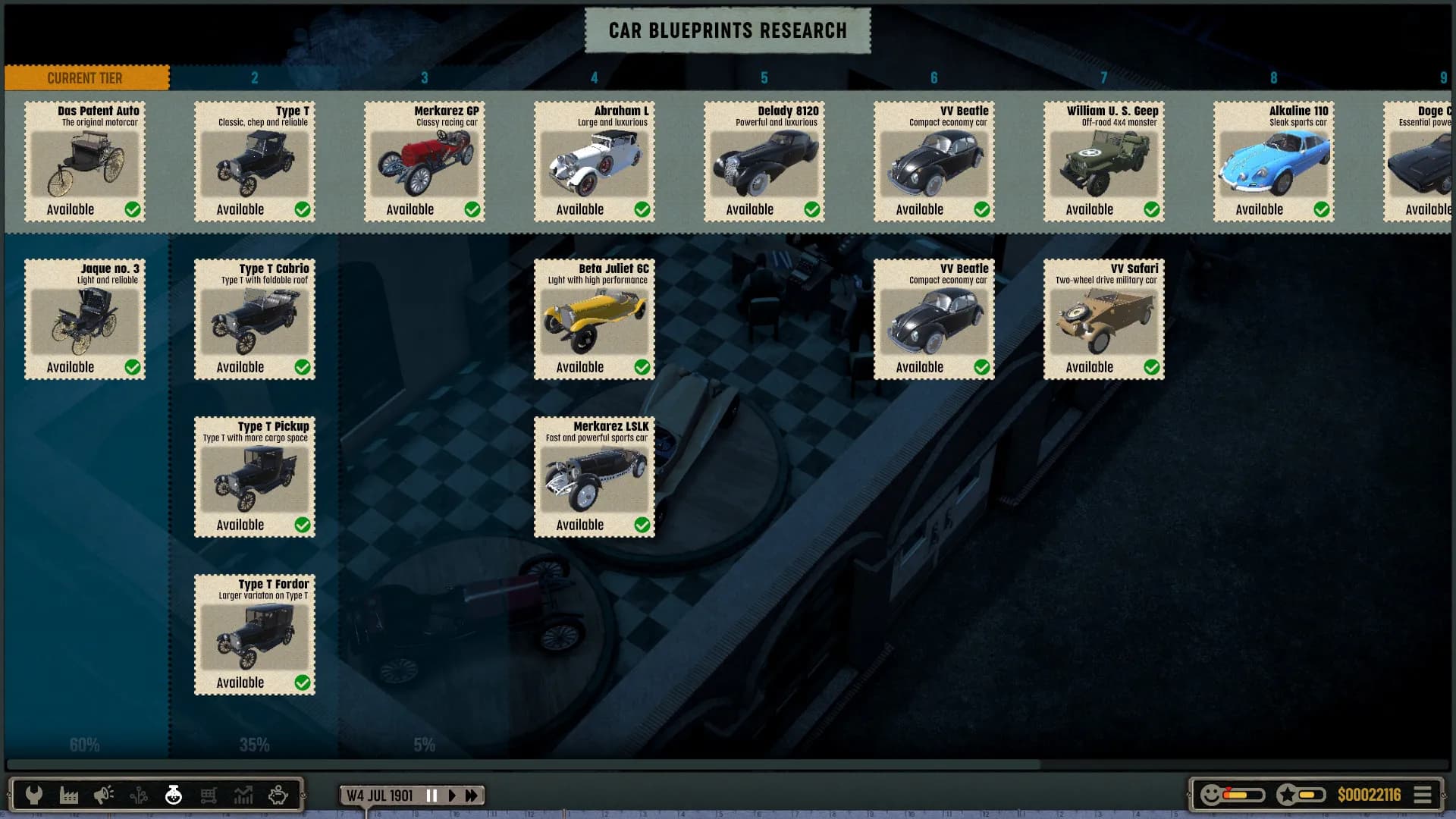Click the megaphone marketing icon
Image resolution: width=1456 pixels, height=819 pixels.
coord(104,794)
